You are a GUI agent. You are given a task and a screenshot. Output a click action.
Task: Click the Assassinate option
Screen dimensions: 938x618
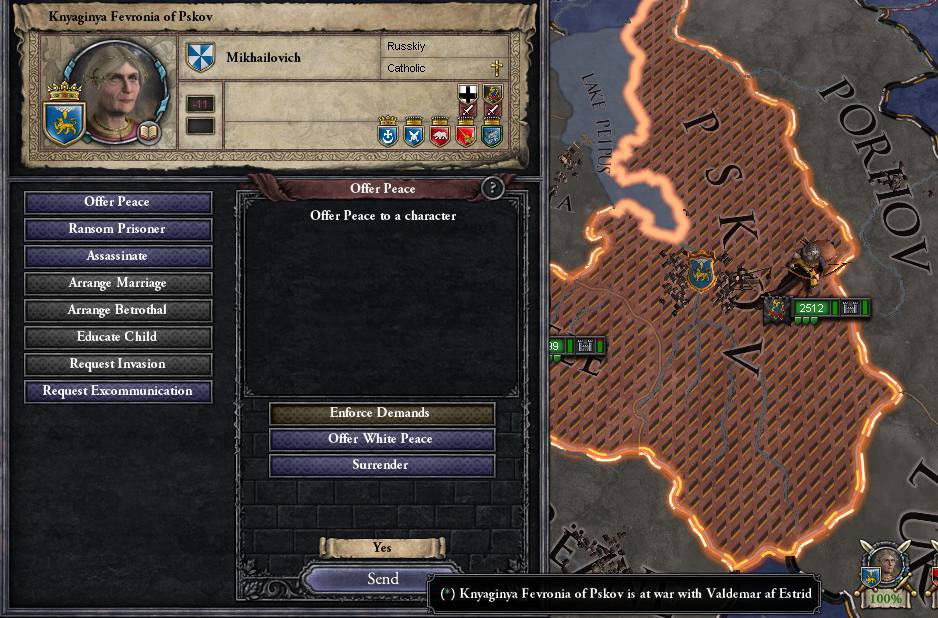(118, 256)
